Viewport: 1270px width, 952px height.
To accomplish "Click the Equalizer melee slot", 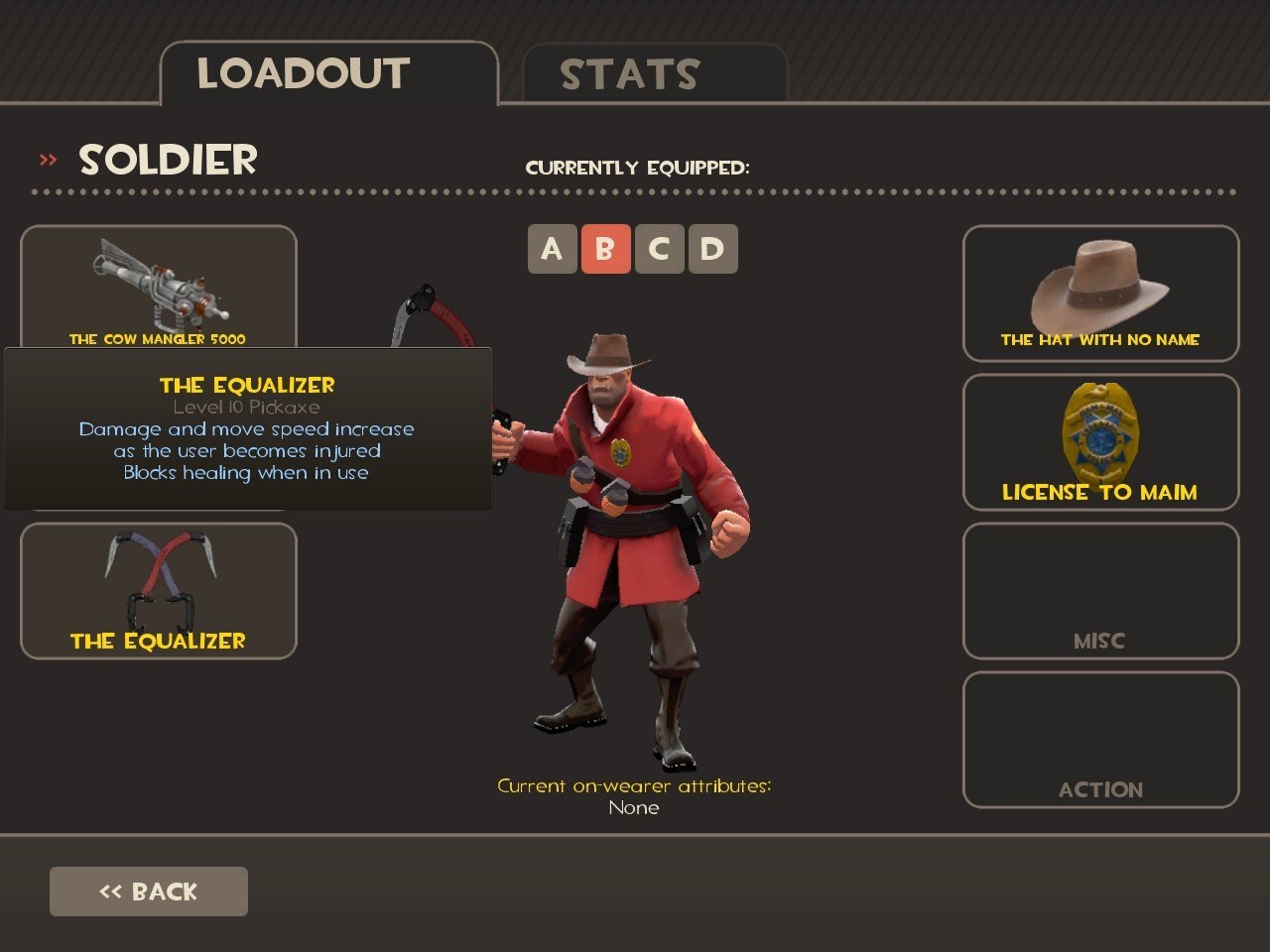I will [x=159, y=591].
